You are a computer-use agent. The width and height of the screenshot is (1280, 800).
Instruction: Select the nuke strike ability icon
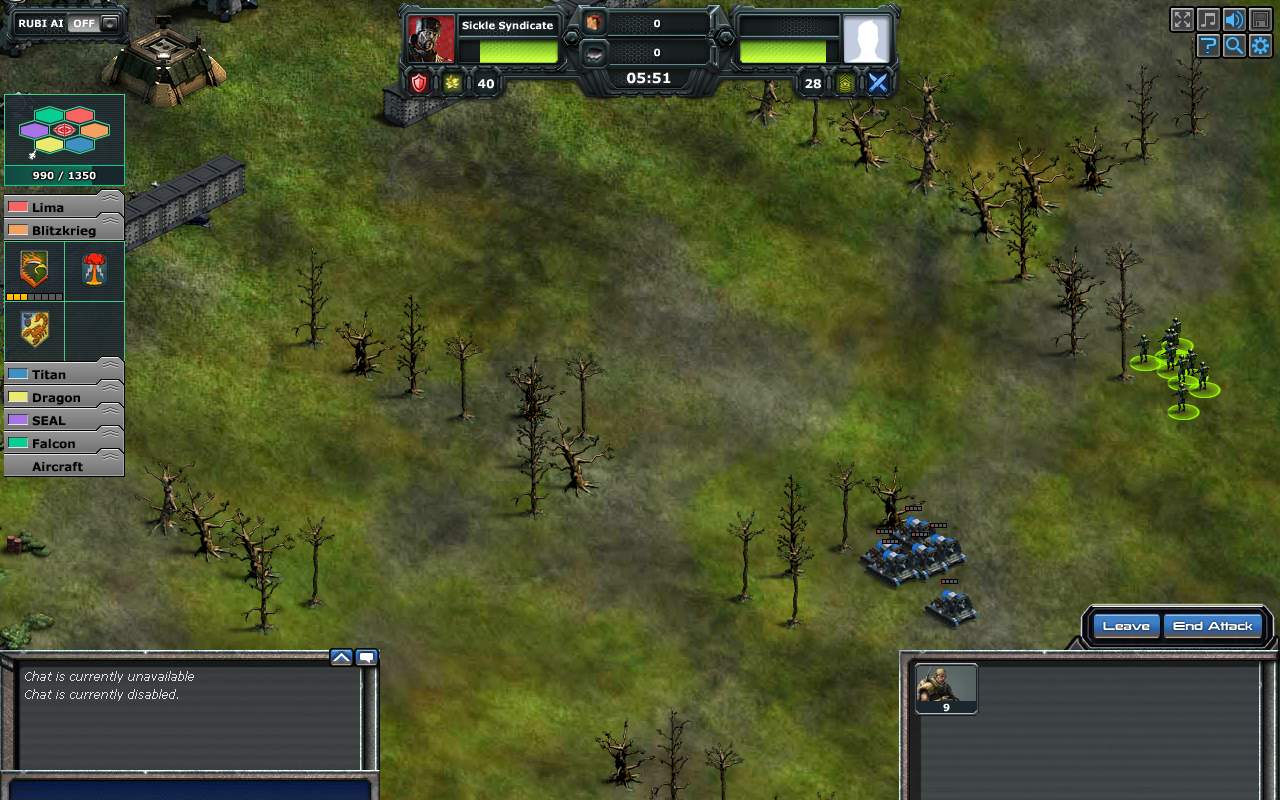96,270
